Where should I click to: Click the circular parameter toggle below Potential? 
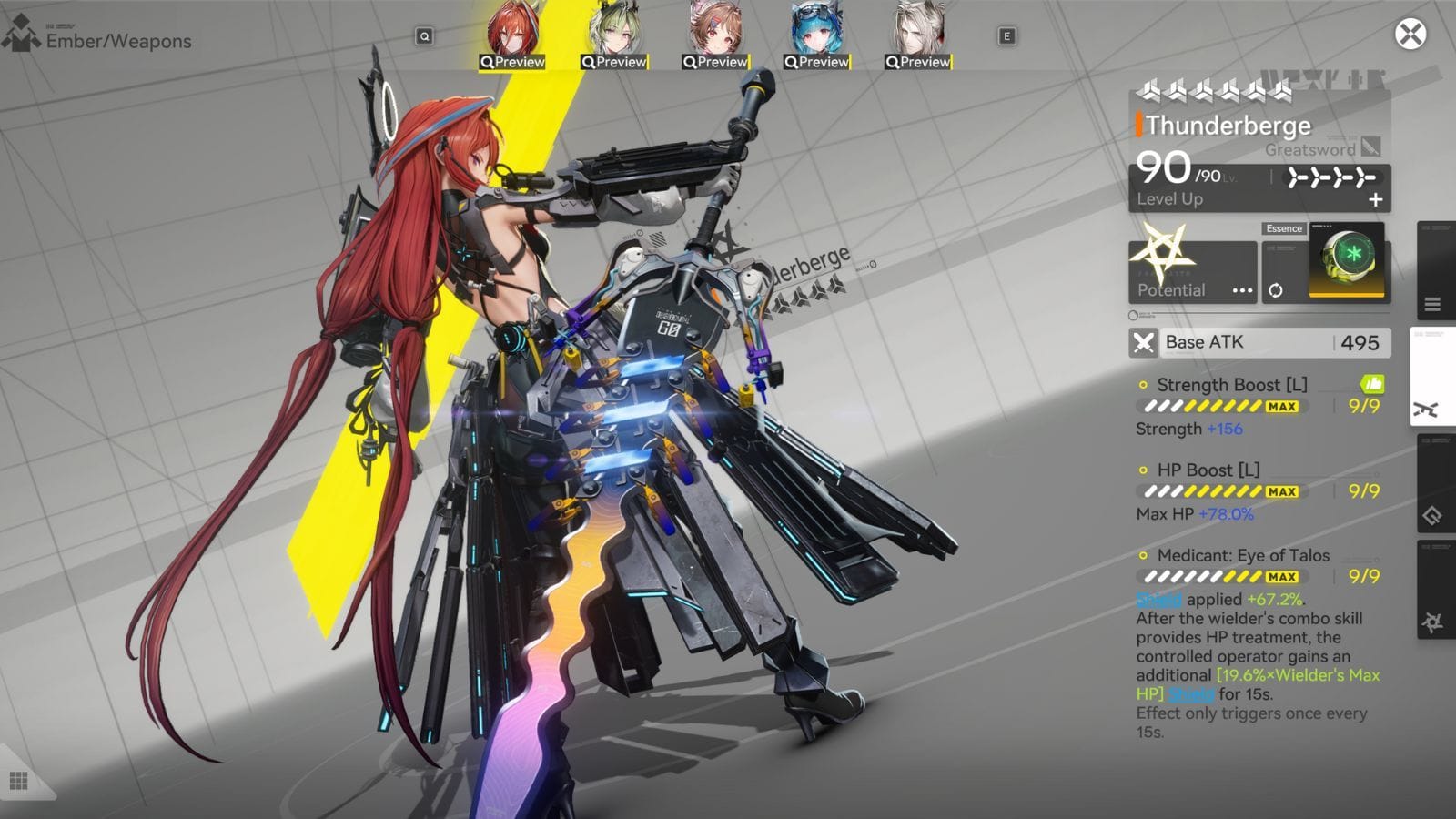pyautogui.click(x=1133, y=315)
